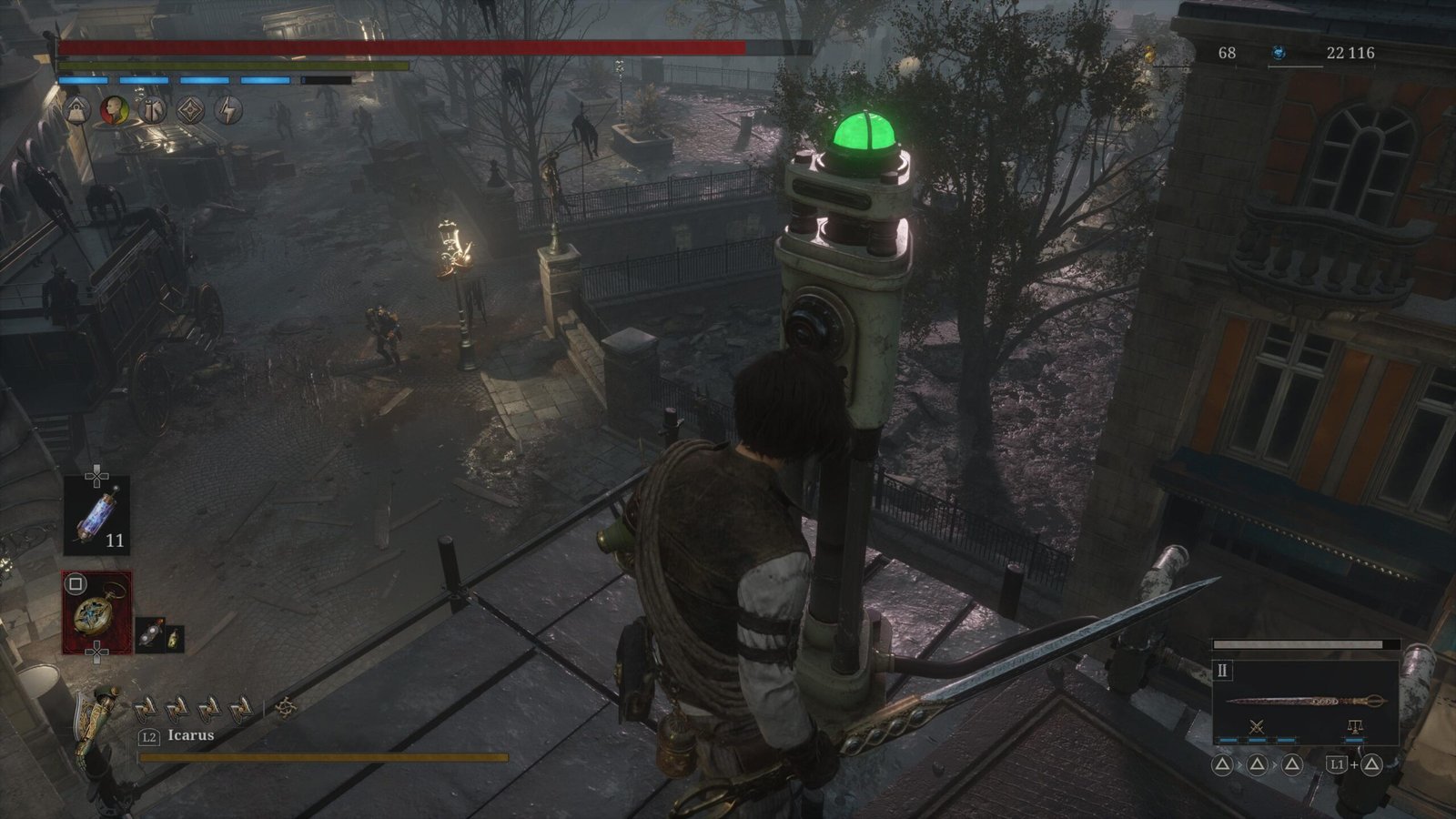Viewport: 1456px width, 819px height.
Task: Select the red-green portrait buff icon
Action: 114,111
